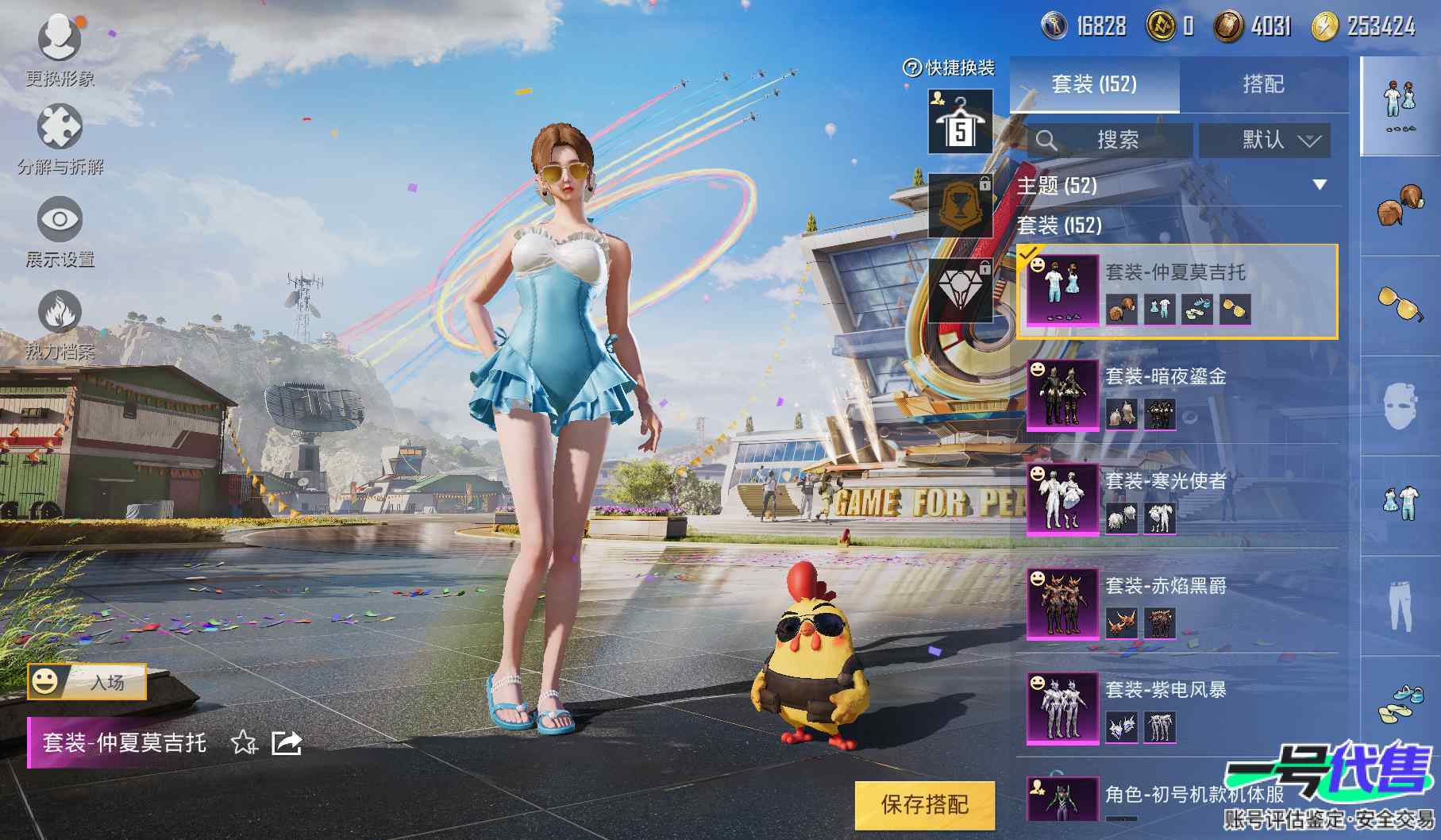This screenshot has height=840, width=1441.
Task: Open the quick-change hanger slot 5
Action: click(960, 122)
